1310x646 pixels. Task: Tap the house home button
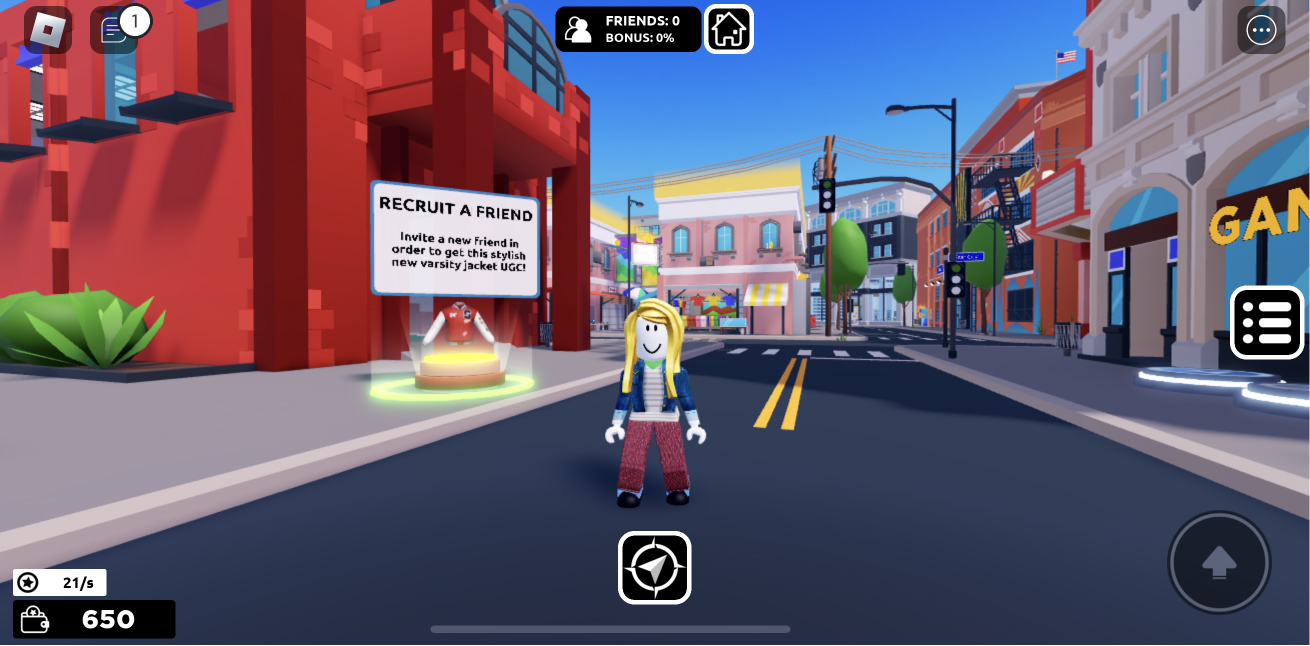pyautogui.click(x=729, y=29)
